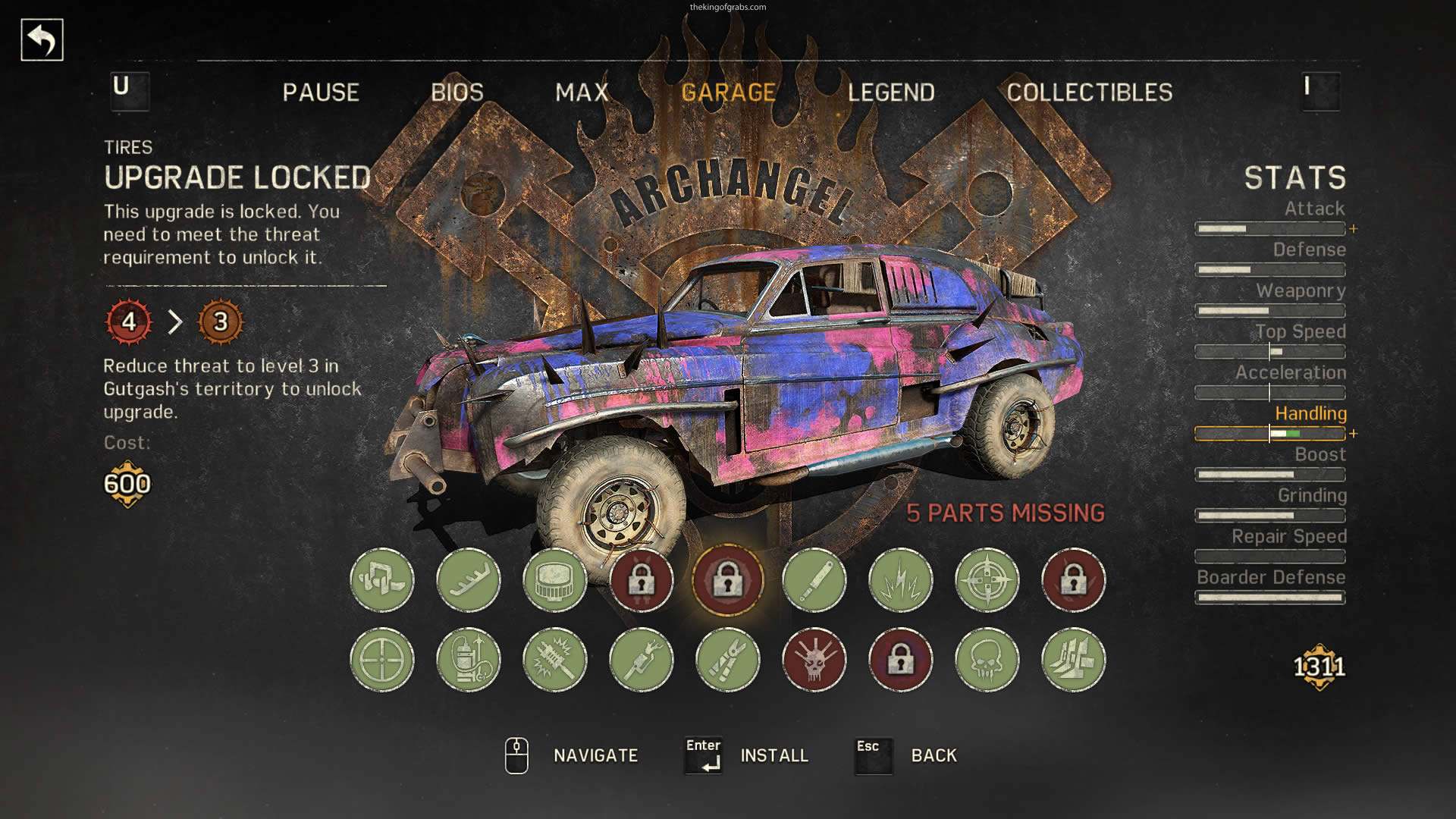Image resolution: width=1456 pixels, height=819 pixels.
Task: Select the steering wheel upgrade icon
Action: coord(382,660)
